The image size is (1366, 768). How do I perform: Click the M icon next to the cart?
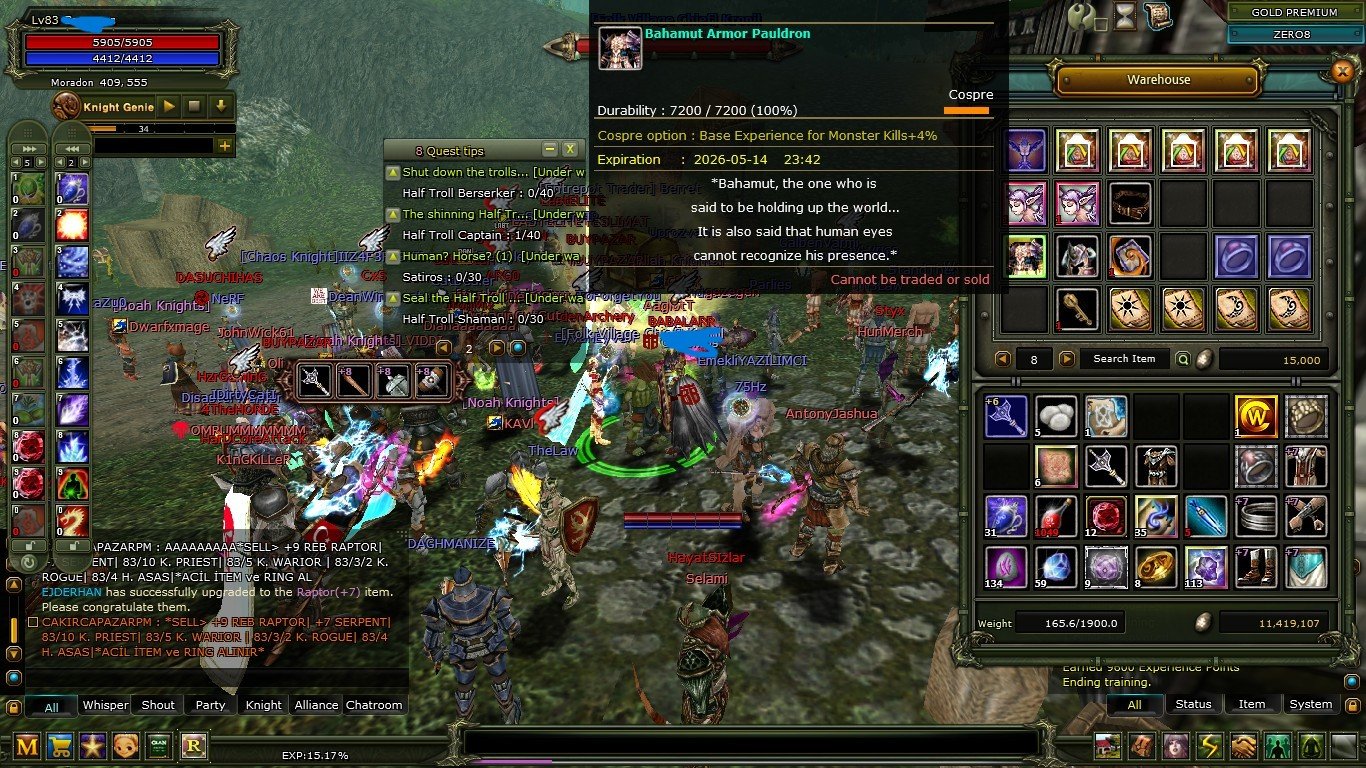(27, 748)
